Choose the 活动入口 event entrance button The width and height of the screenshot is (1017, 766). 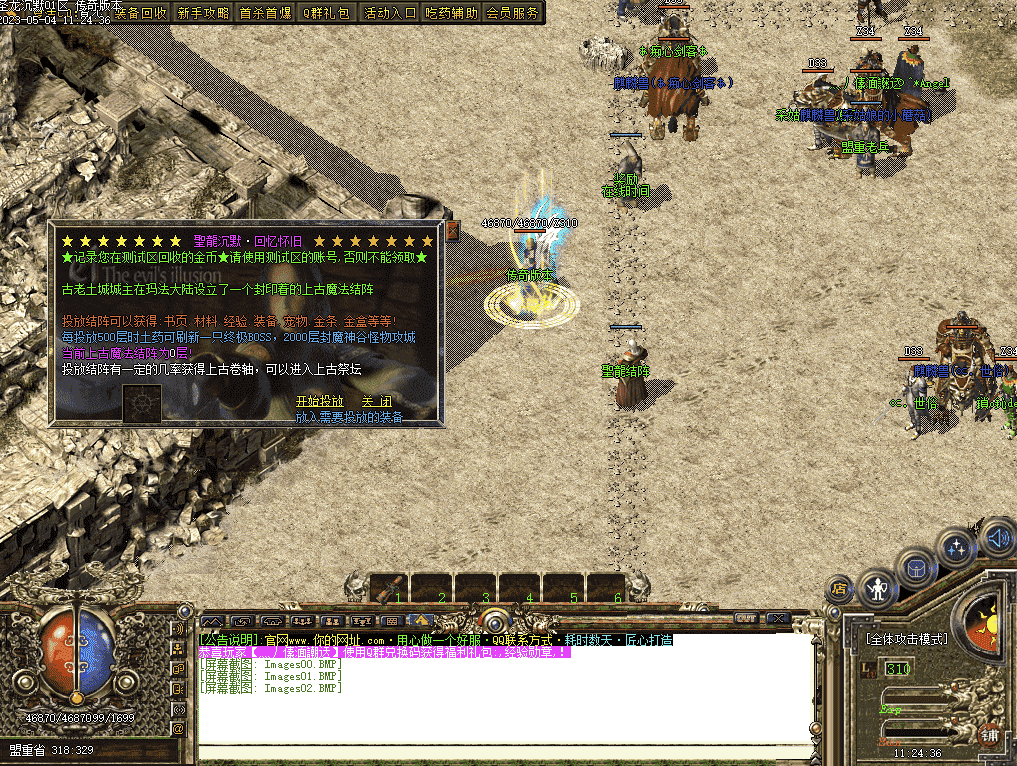coord(389,13)
